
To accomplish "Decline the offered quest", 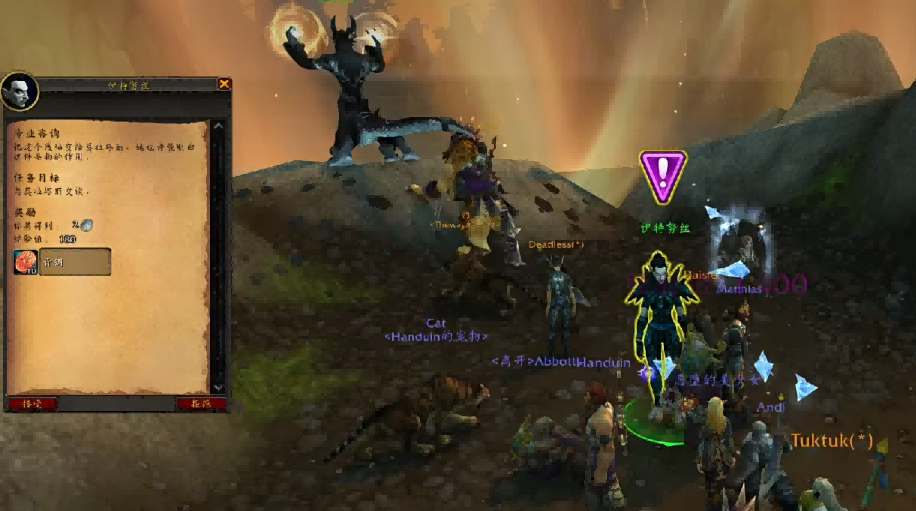I will pos(201,403).
